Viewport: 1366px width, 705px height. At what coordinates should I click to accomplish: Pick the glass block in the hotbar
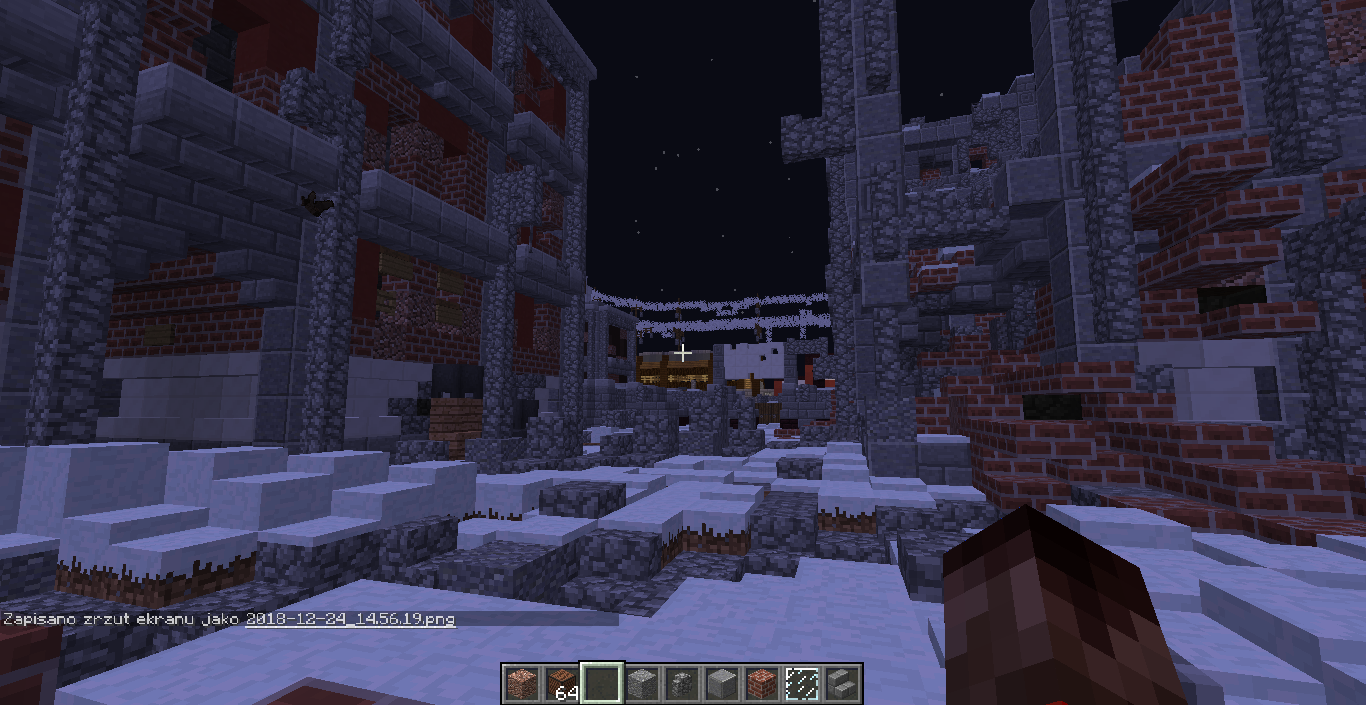tap(802, 683)
